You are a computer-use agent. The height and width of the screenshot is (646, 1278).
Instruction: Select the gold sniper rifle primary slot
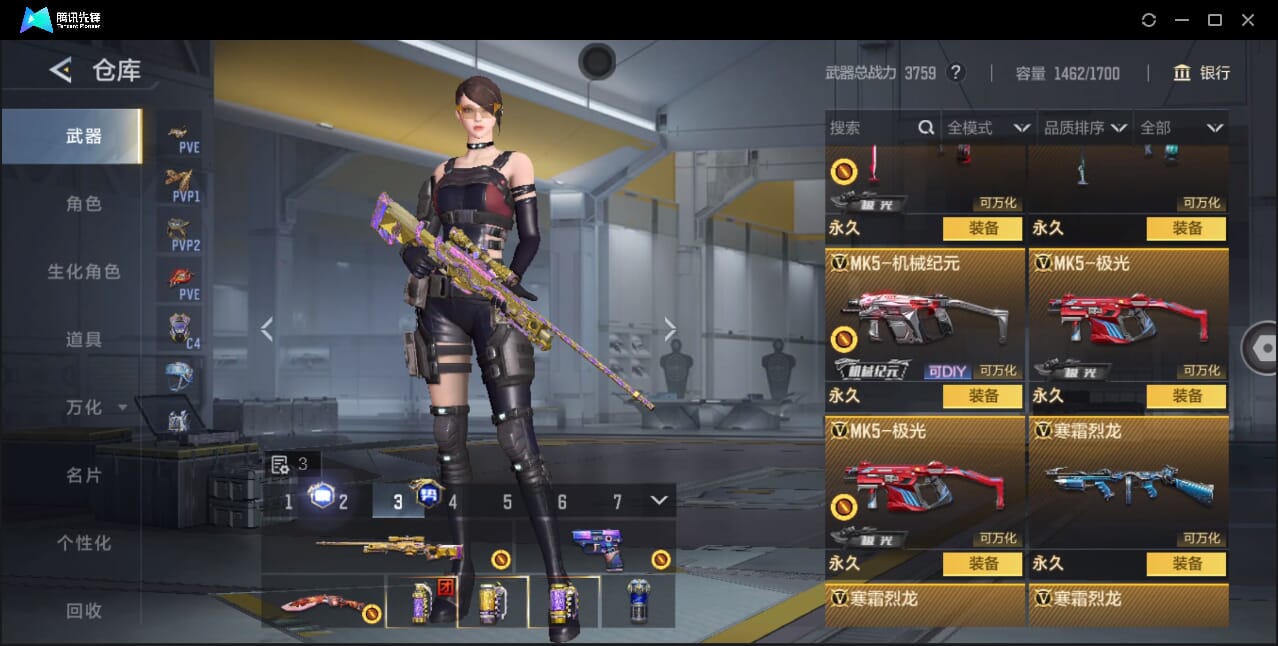coord(388,549)
